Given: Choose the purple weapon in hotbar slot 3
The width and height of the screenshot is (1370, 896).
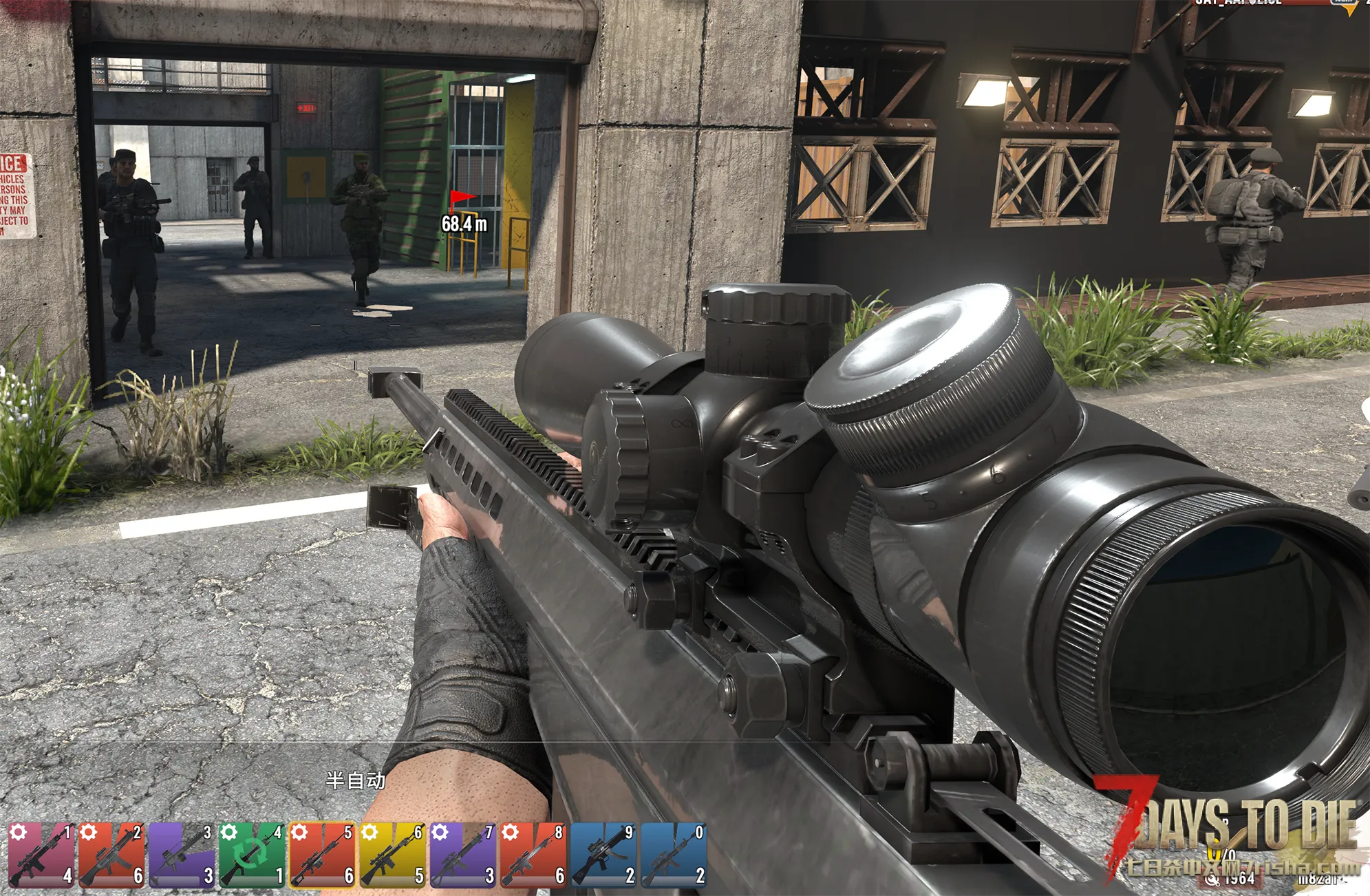Looking at the screenshot, I should tap(182, 855).
